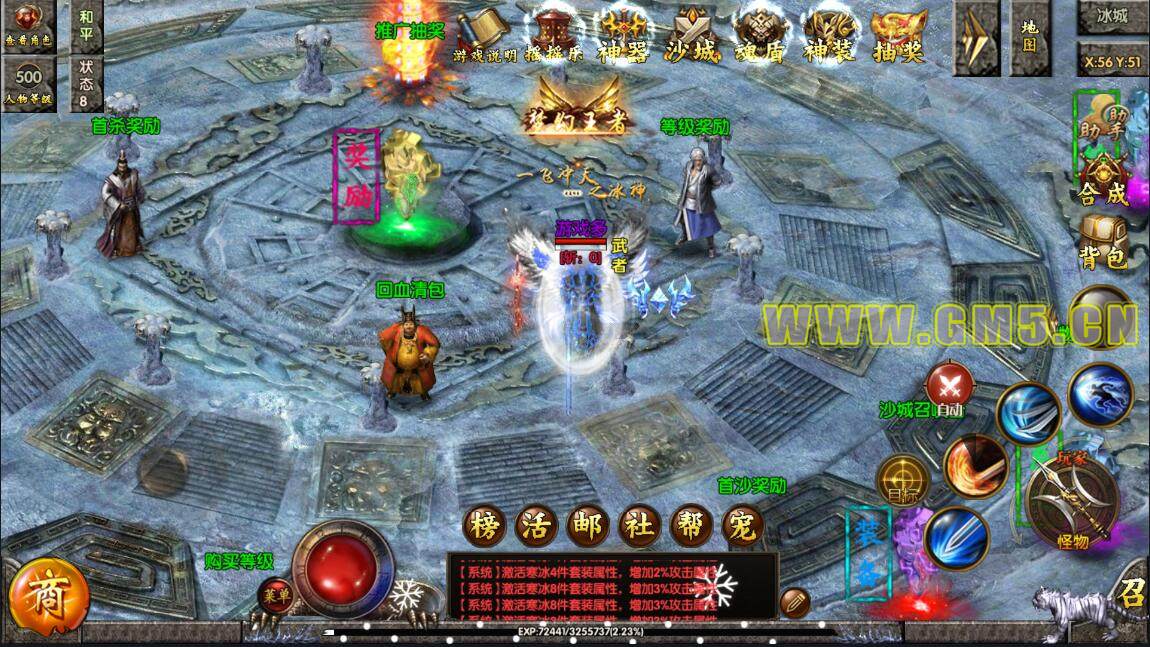Open the 合成 crafting menu

click(x=1102, y=181)
